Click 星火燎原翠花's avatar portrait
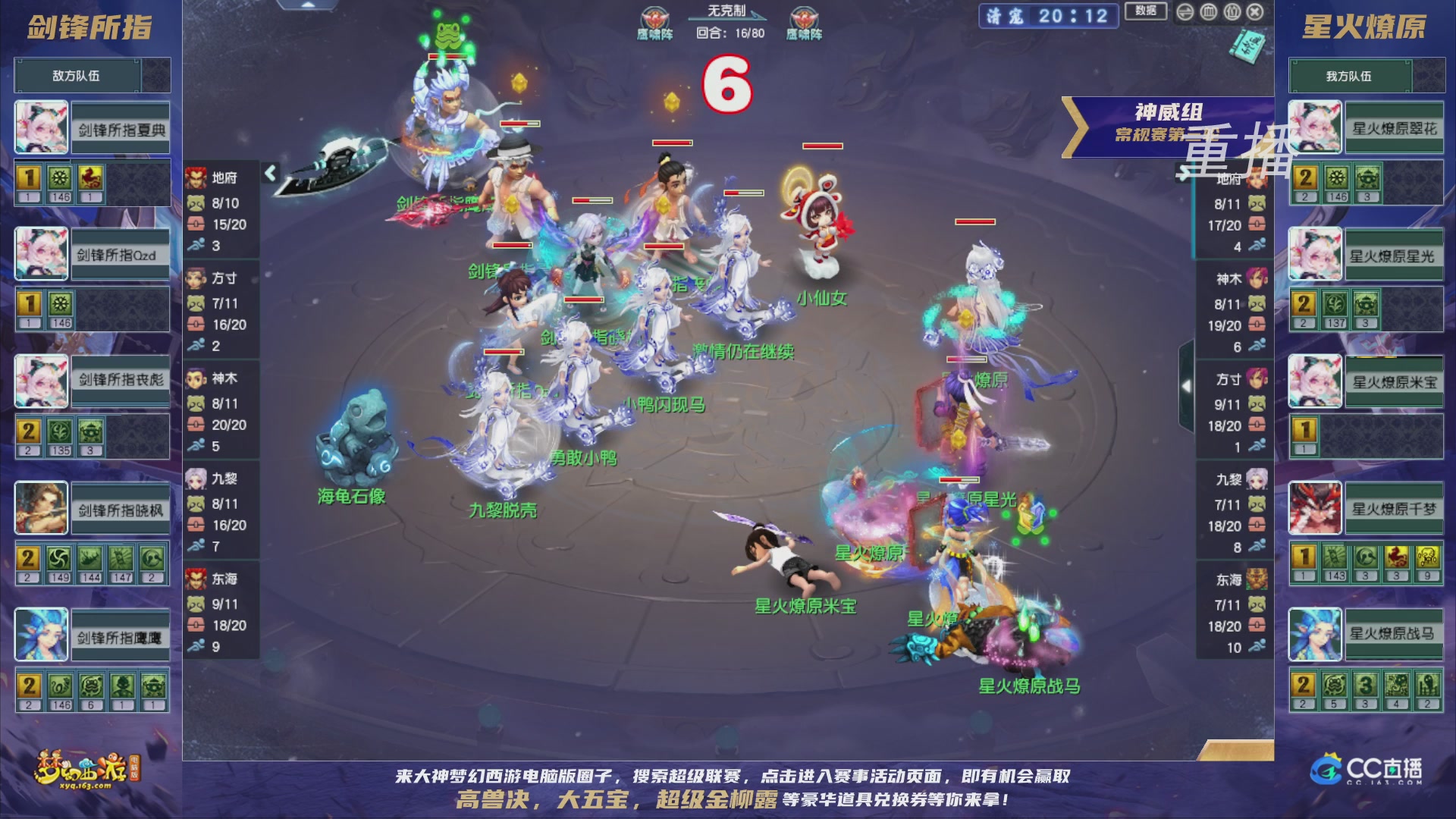The height and width of the screenshot is (819, 1456). click(x=1314, y=127)
